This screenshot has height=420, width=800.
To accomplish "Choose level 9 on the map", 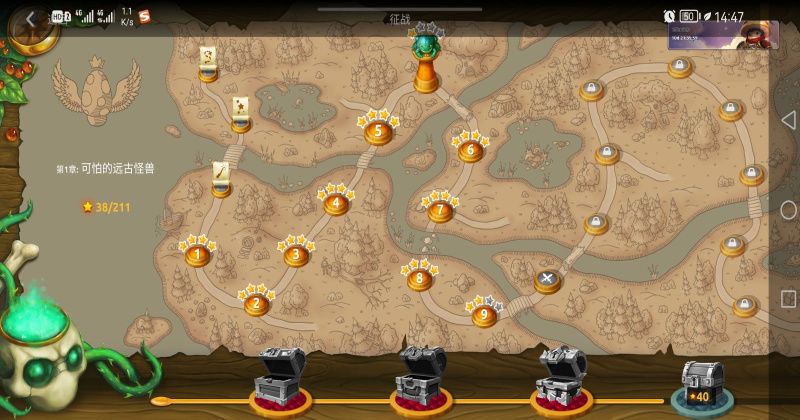I will pyautogui.click(x=484, y=315).
